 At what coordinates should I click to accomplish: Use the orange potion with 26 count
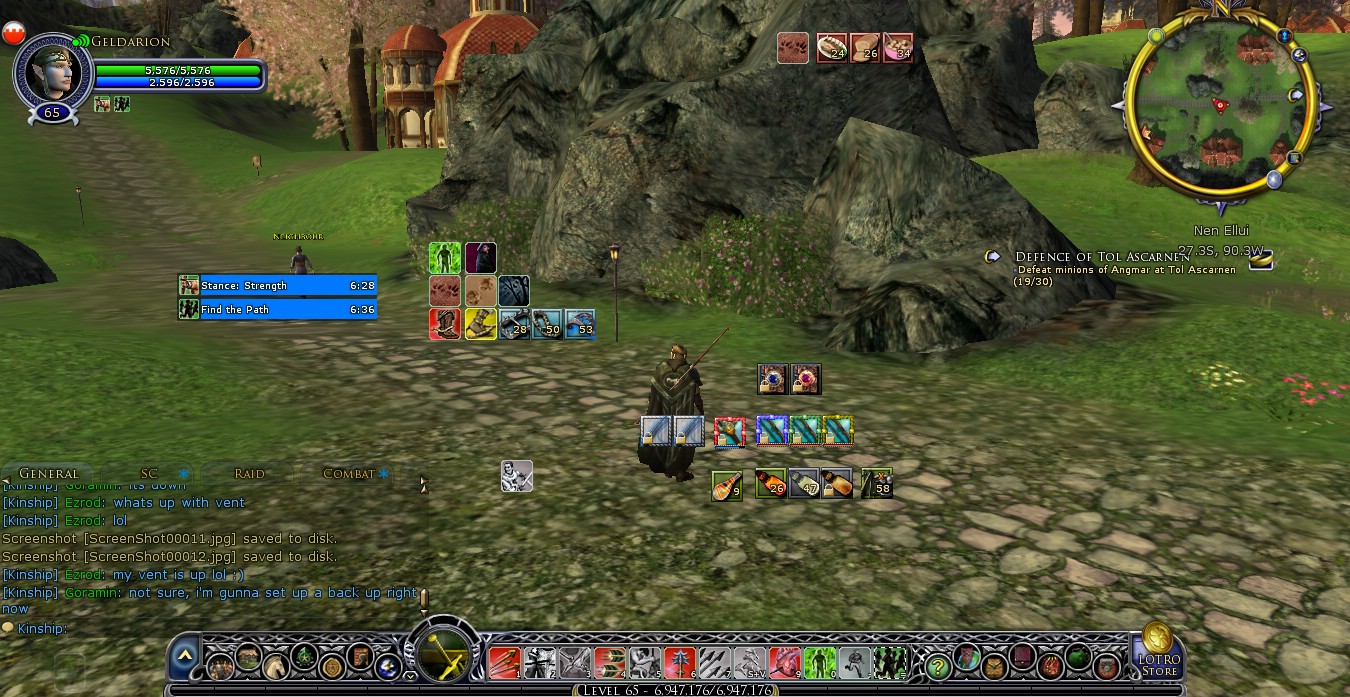click(770, 484)
